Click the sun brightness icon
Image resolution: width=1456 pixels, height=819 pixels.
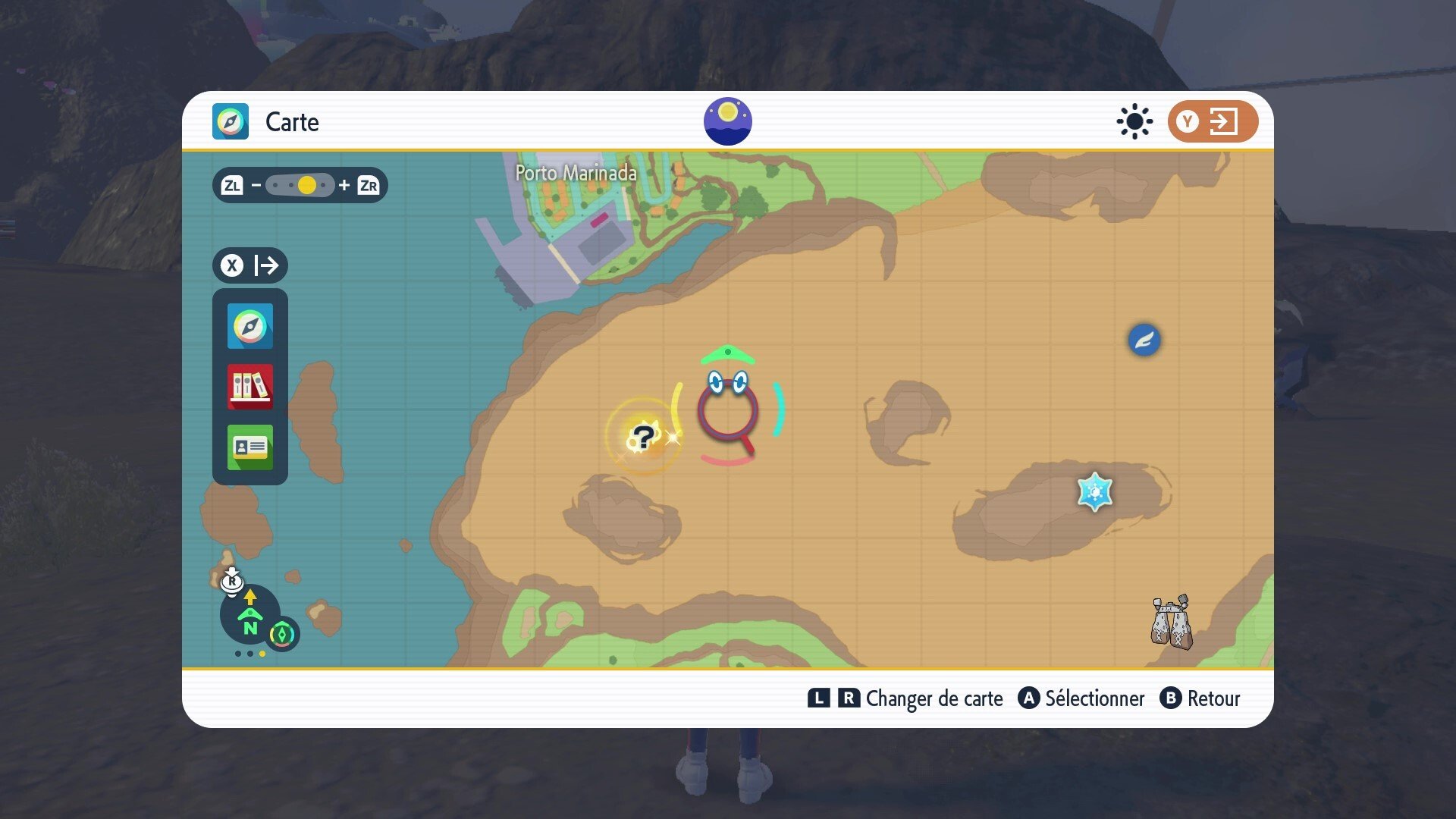click(x=1134, y=121)
